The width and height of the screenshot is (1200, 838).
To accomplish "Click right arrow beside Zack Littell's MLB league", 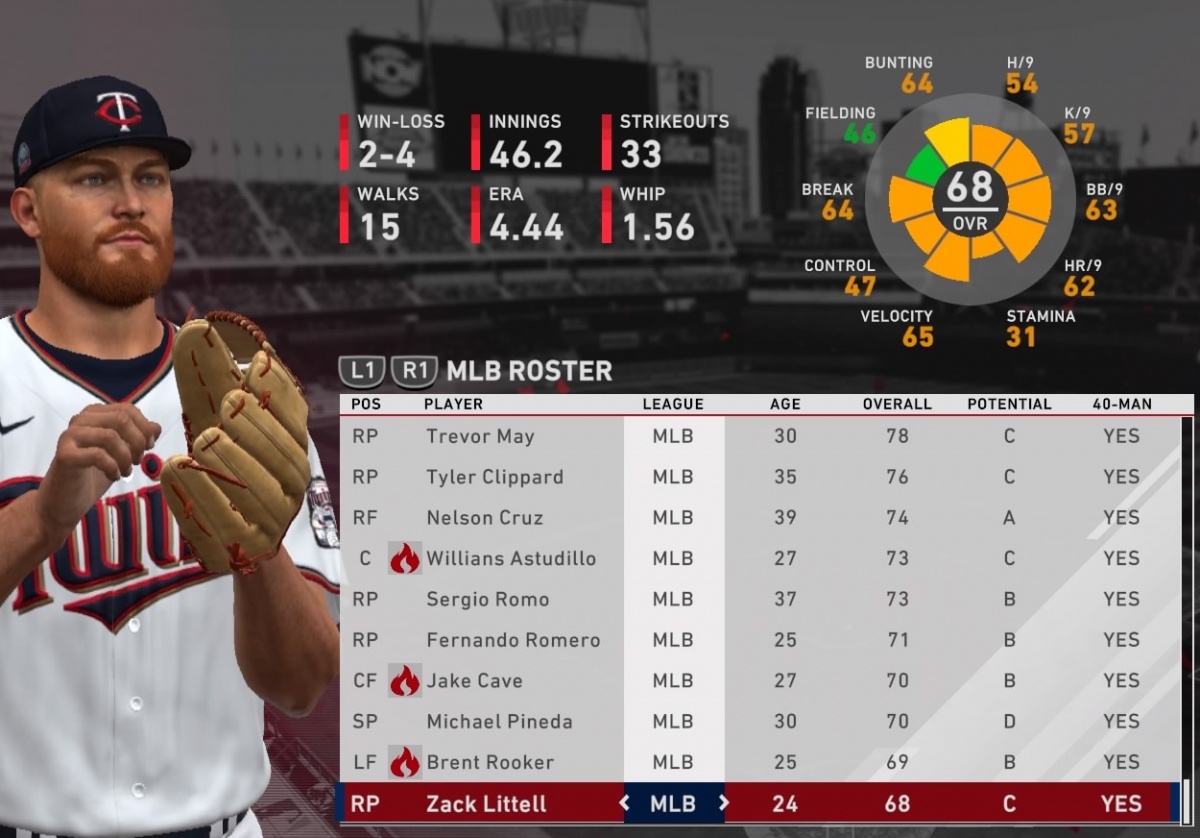I will click(723, 803).
